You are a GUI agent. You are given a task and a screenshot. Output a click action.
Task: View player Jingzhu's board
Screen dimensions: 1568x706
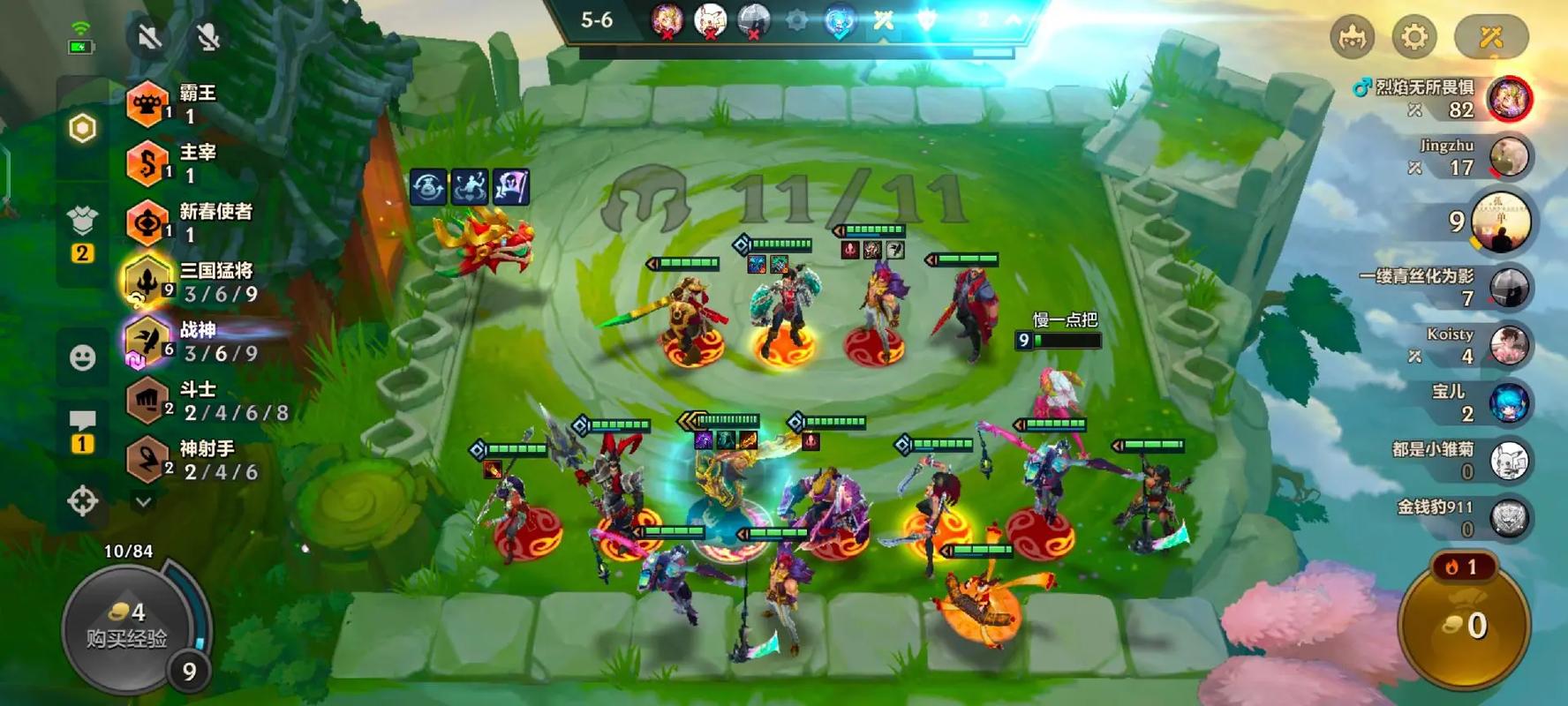(1508, 157)
